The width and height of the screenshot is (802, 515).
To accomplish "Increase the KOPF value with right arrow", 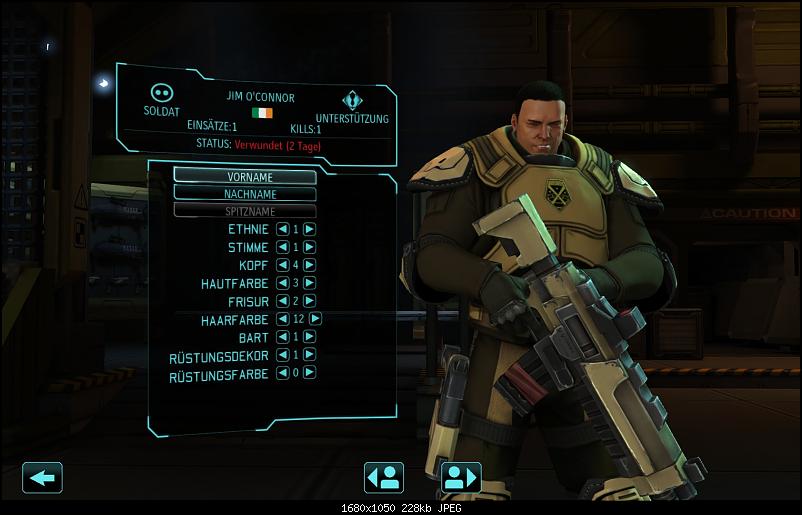I will coord(310,264).
